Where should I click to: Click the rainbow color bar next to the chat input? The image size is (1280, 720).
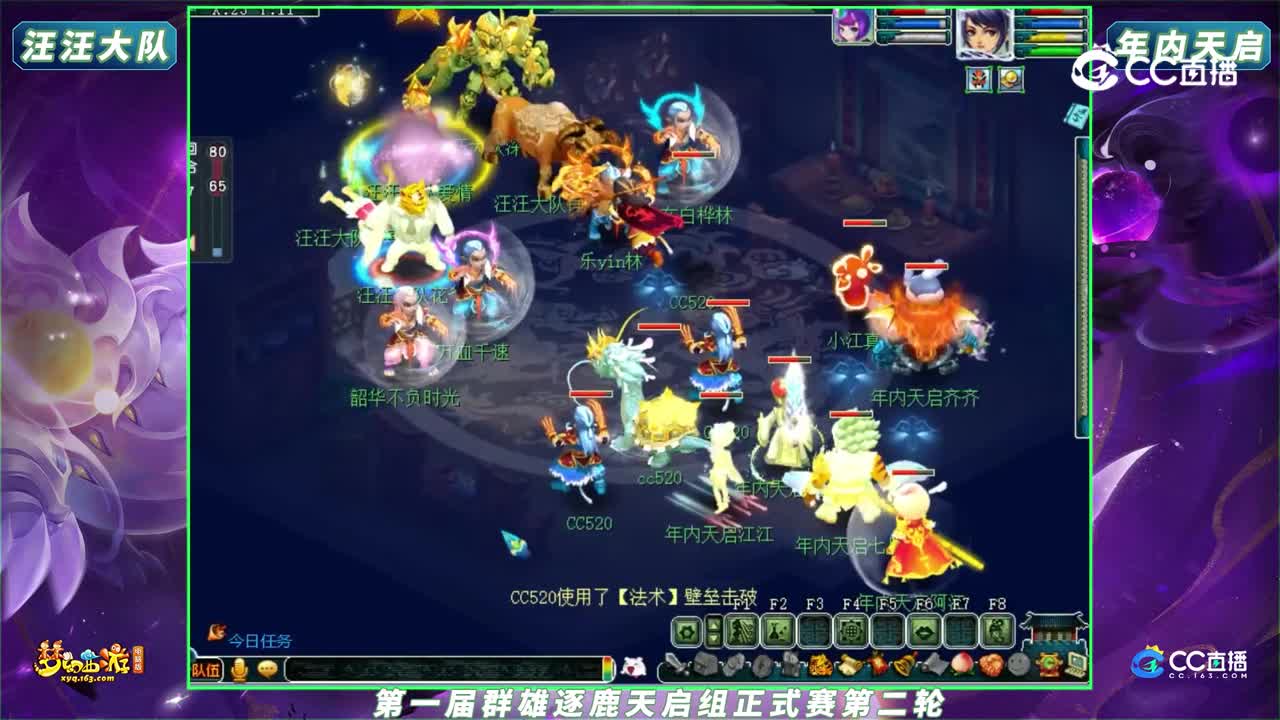607,668
